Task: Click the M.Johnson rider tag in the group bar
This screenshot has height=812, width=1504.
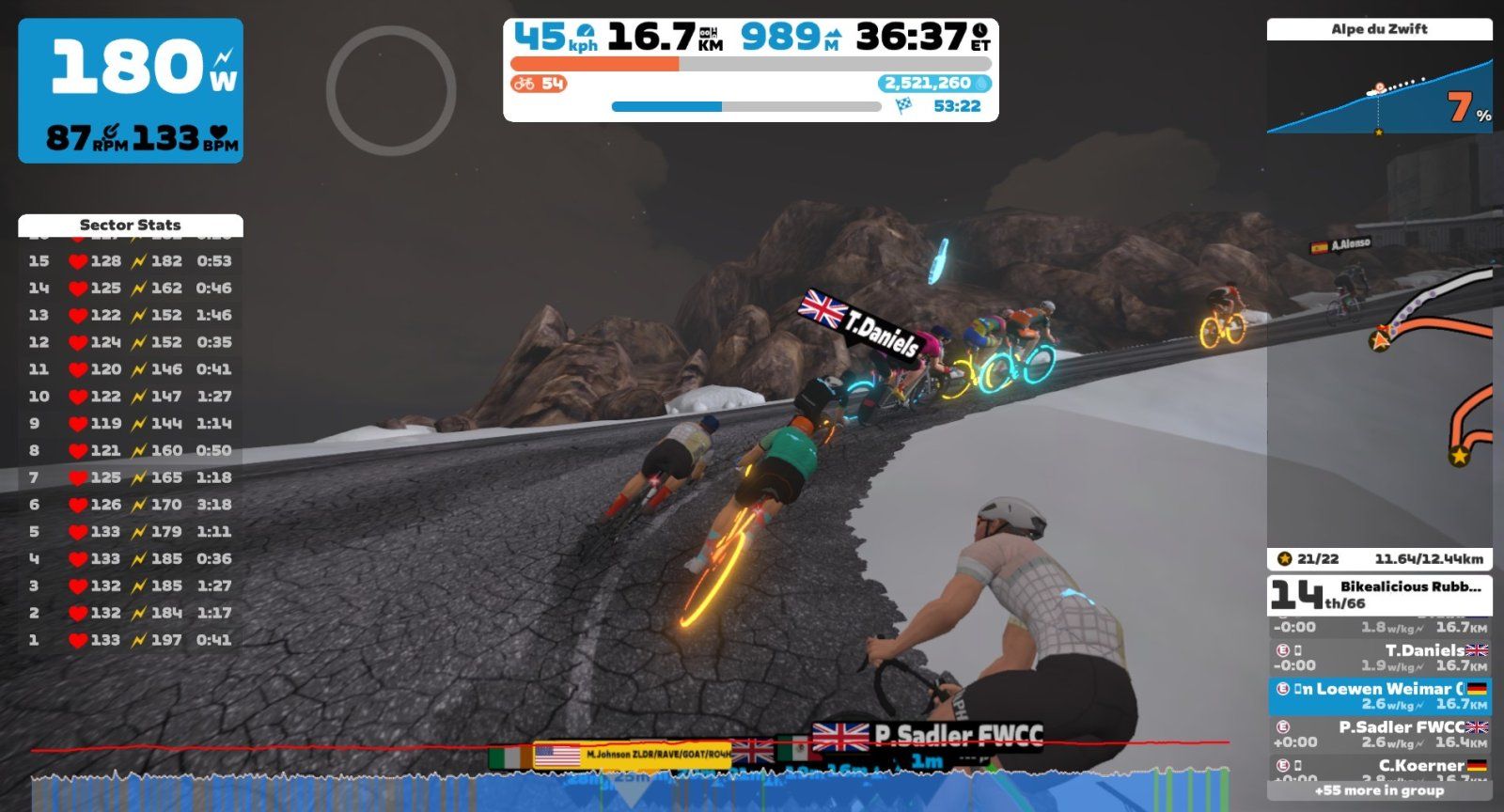Action: pyautogui.click(x=632, y=755)
